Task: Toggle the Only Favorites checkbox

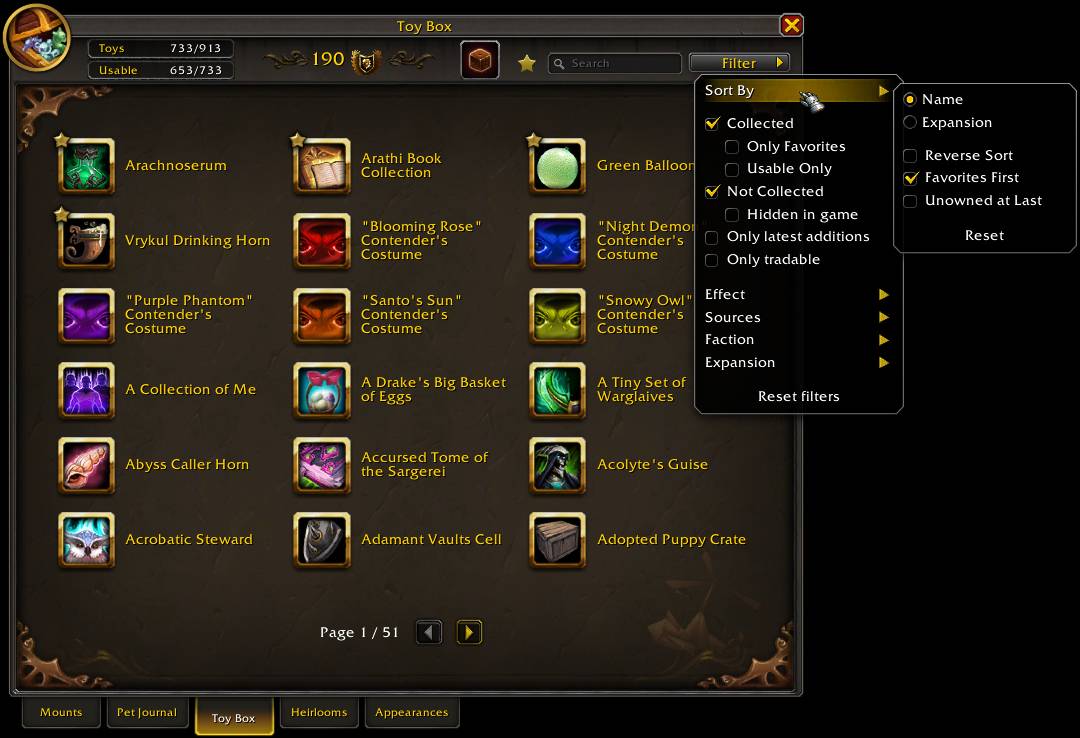Action: pos(732,147)
